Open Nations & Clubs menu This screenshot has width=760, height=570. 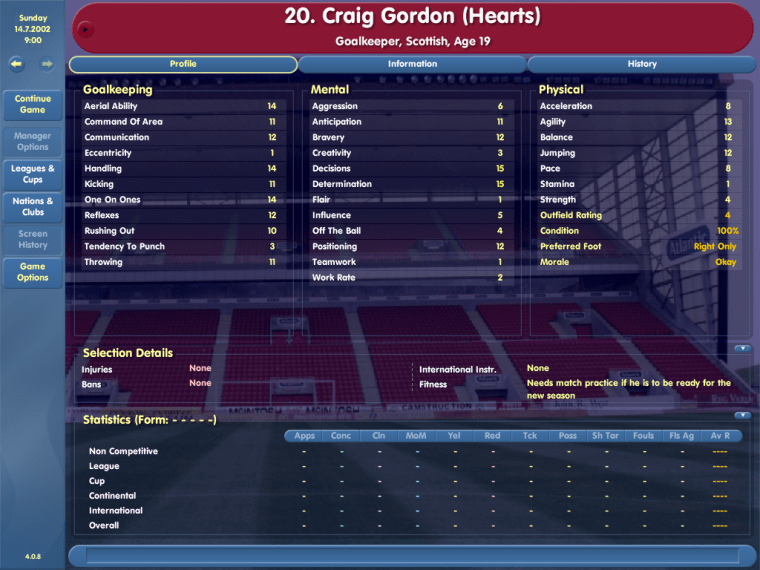[x=33, y=207]
